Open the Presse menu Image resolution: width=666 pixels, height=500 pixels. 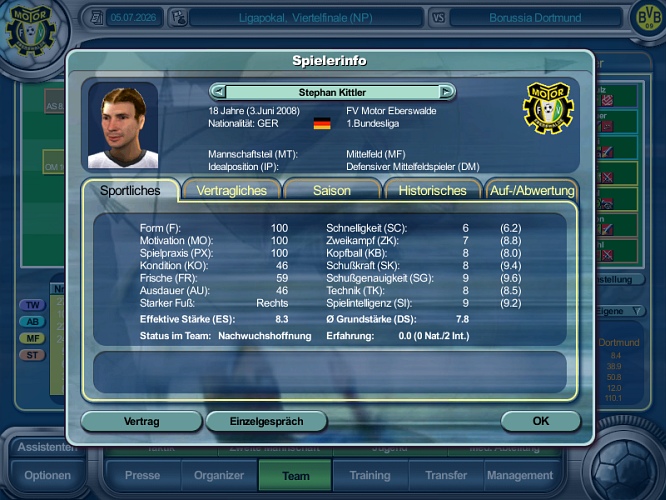point(142,476)
